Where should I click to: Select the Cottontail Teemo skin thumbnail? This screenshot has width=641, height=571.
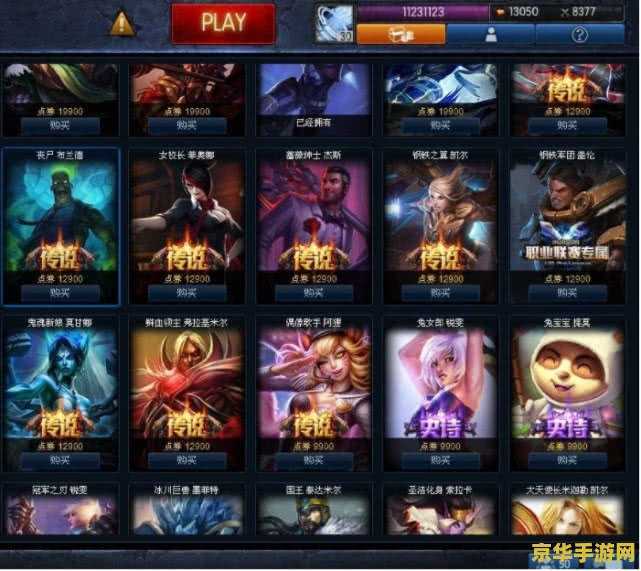567,383
